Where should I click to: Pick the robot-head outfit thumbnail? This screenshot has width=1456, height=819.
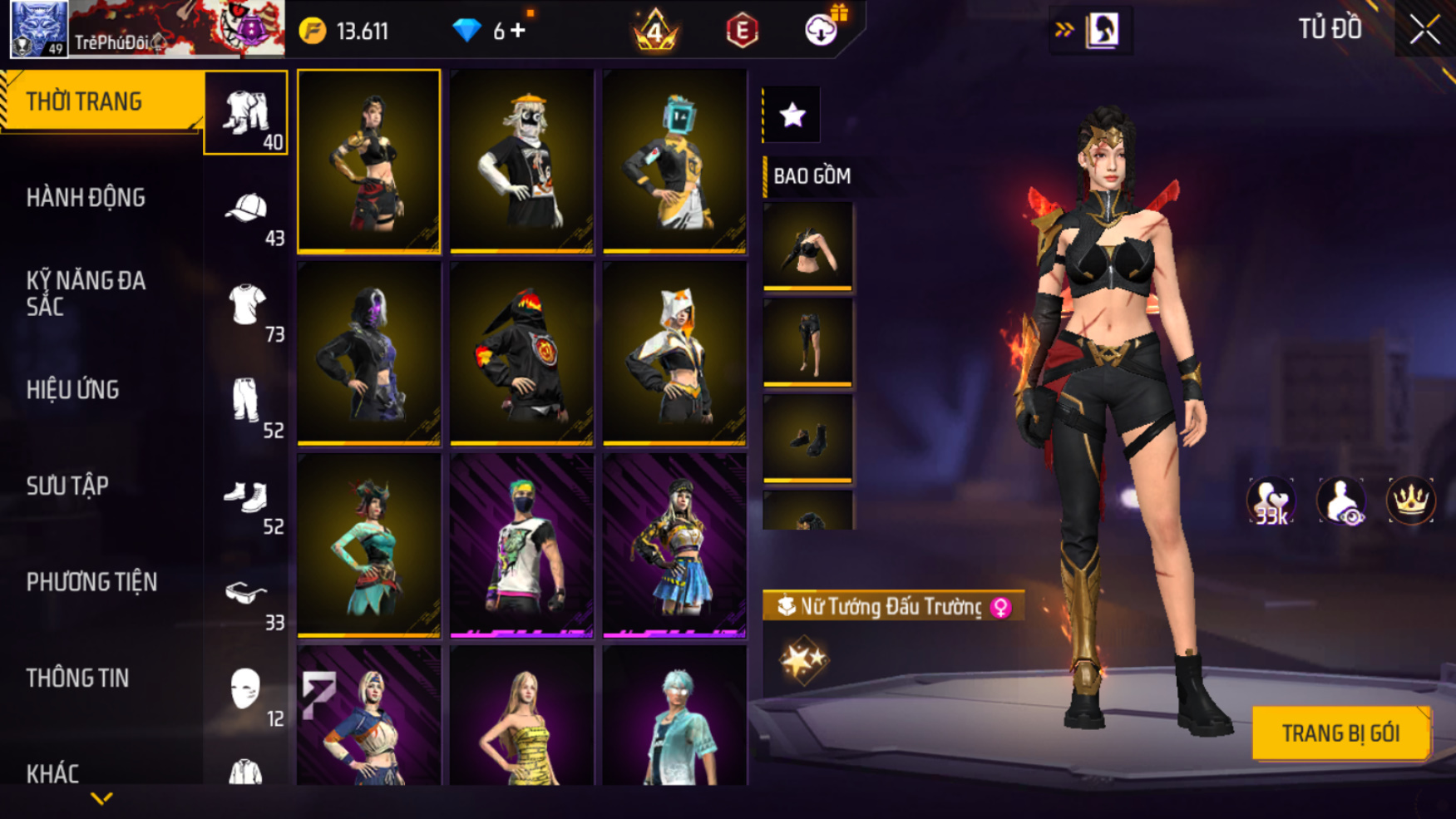click(674, 160)
